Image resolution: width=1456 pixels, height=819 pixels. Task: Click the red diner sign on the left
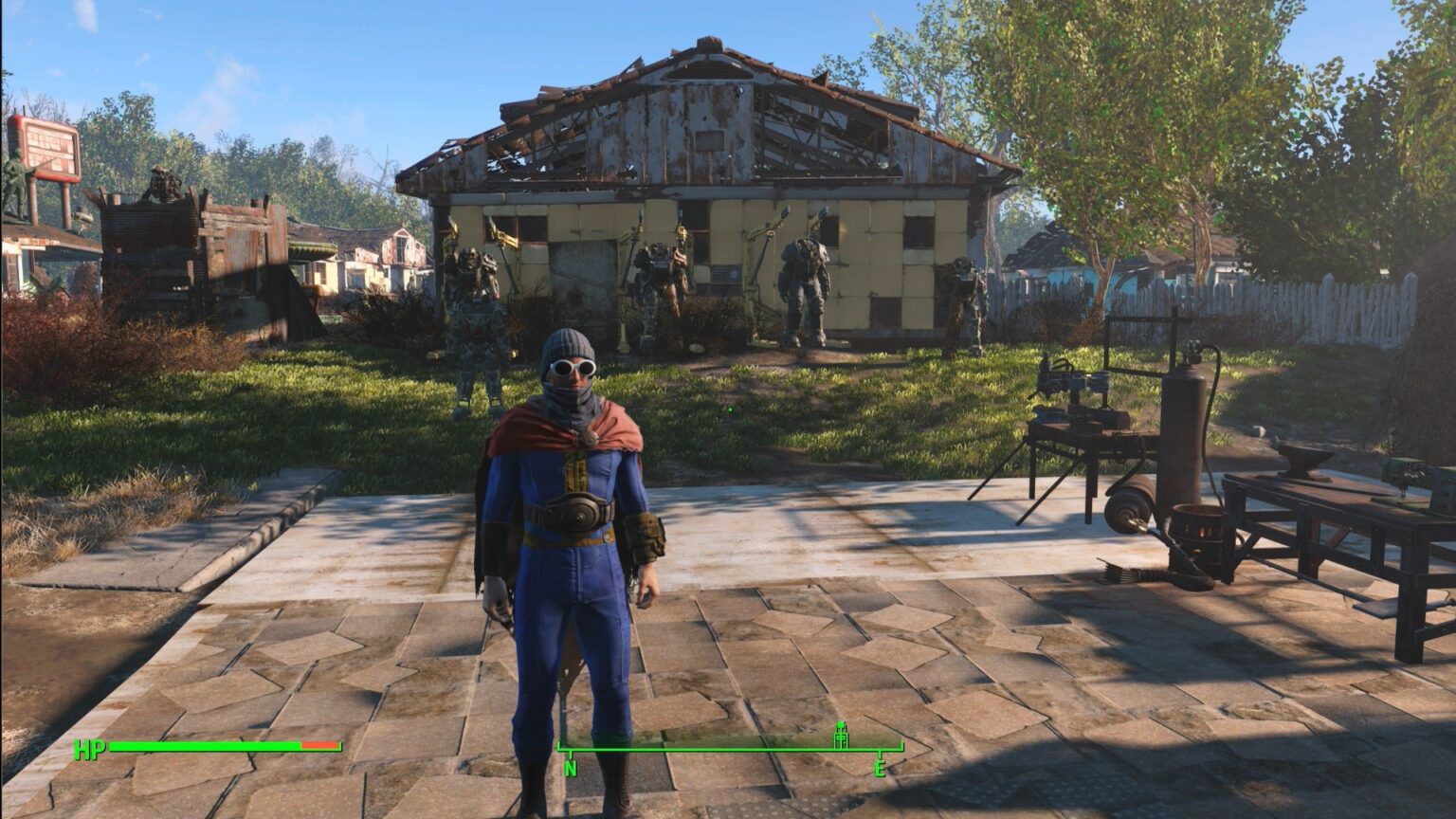[x=49, y=147]
